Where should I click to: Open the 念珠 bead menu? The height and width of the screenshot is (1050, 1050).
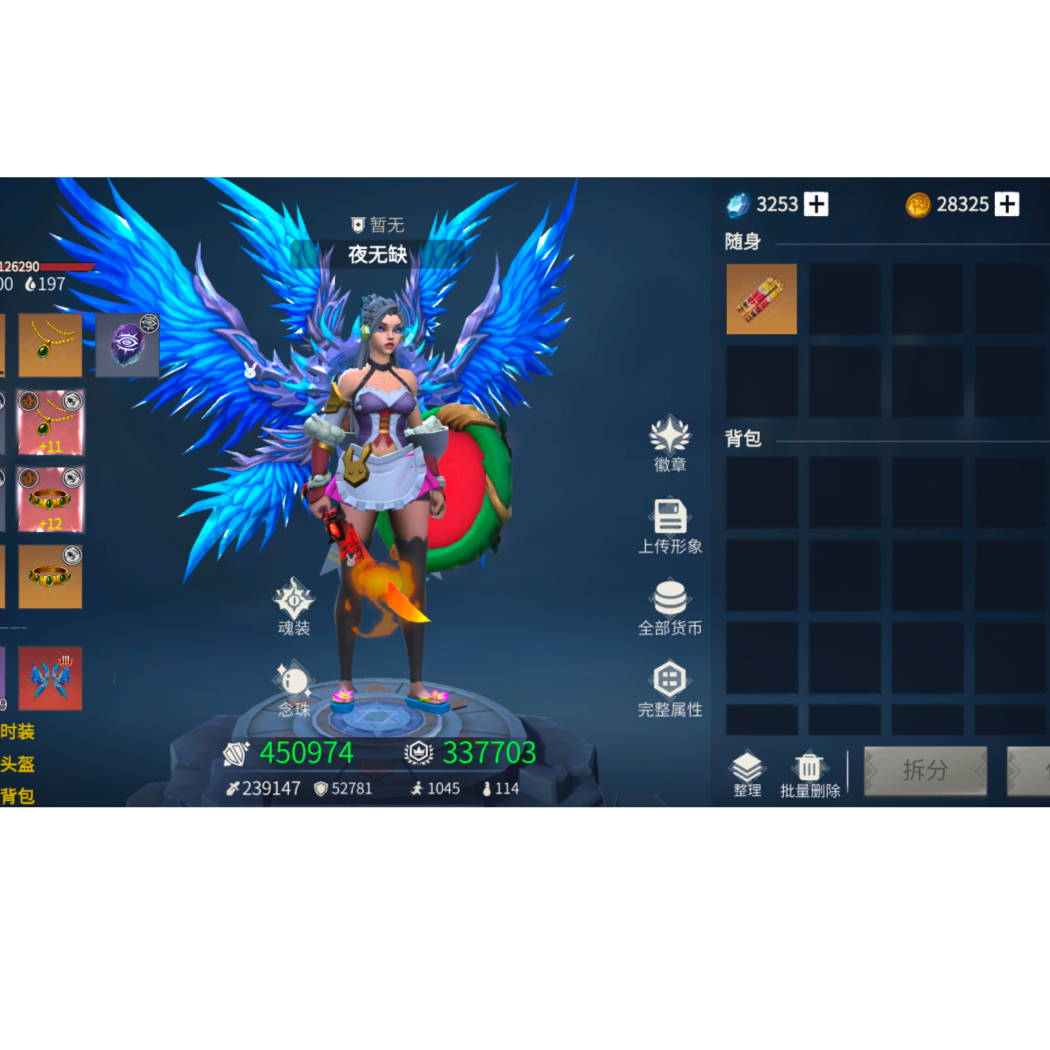[294, 688]
